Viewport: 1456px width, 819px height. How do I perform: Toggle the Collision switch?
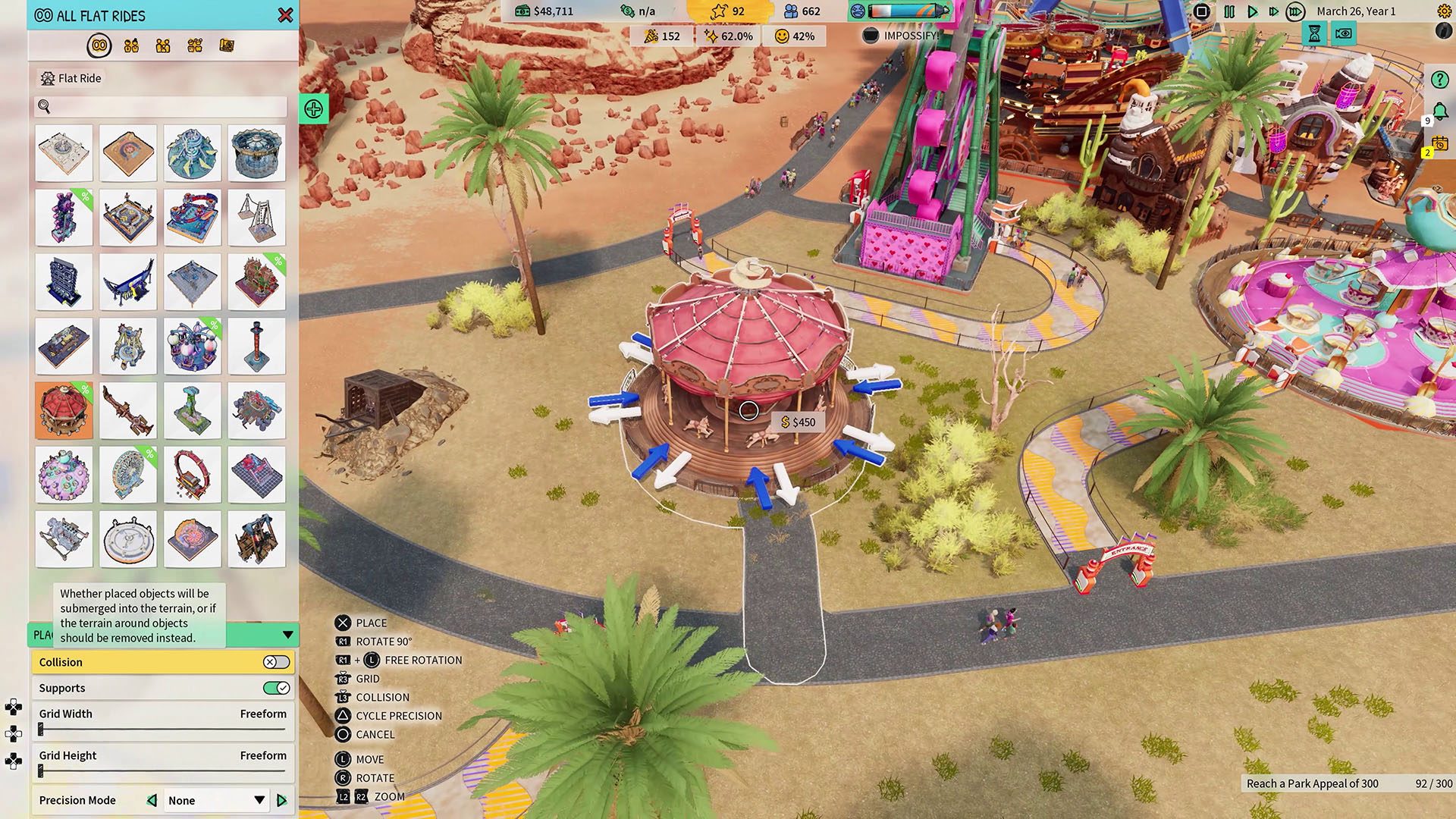tap(276, 662)
